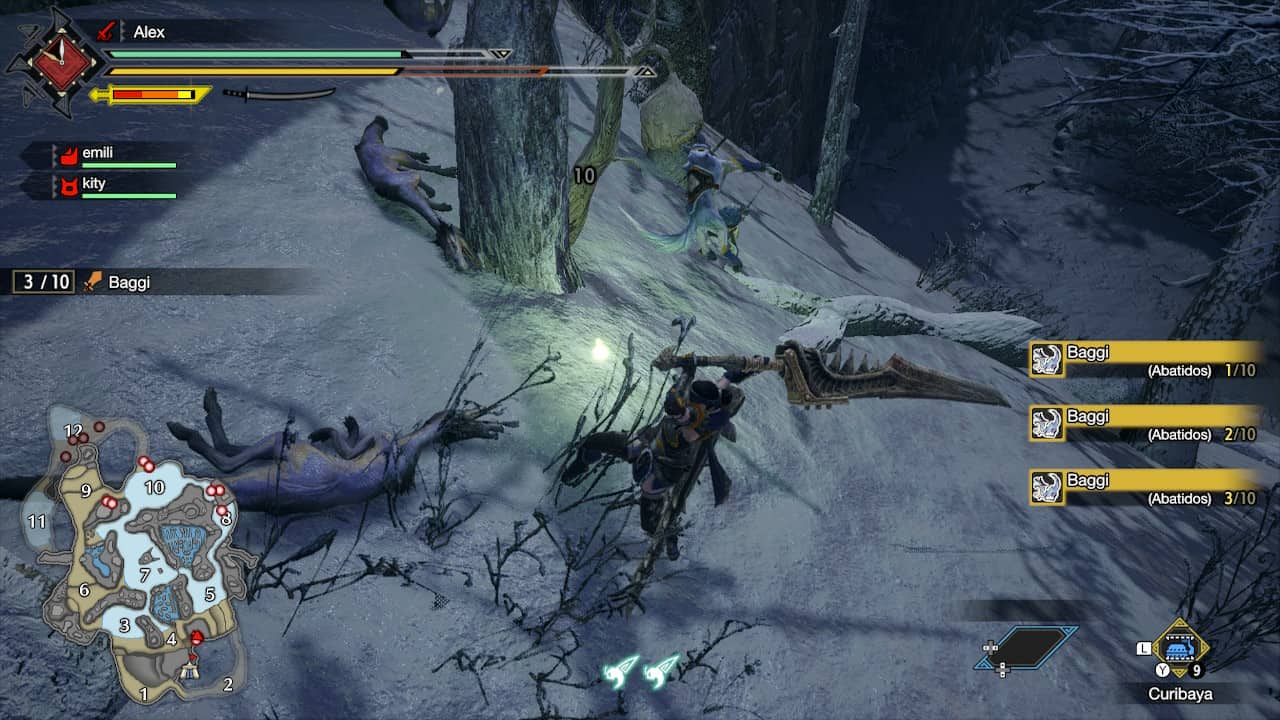Open the area minimap
1280x720 pixels.
click(x=135, y=555)
